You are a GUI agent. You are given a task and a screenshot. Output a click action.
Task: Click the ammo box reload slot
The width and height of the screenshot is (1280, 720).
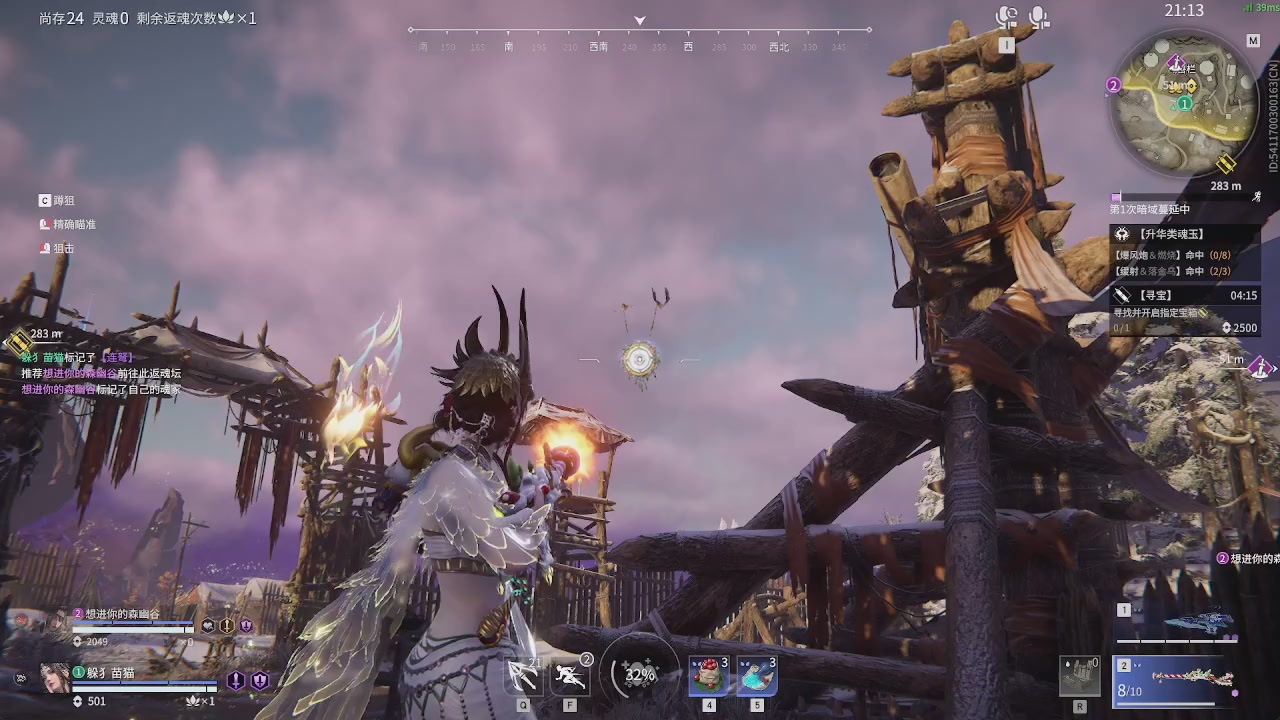point(1080,676)
